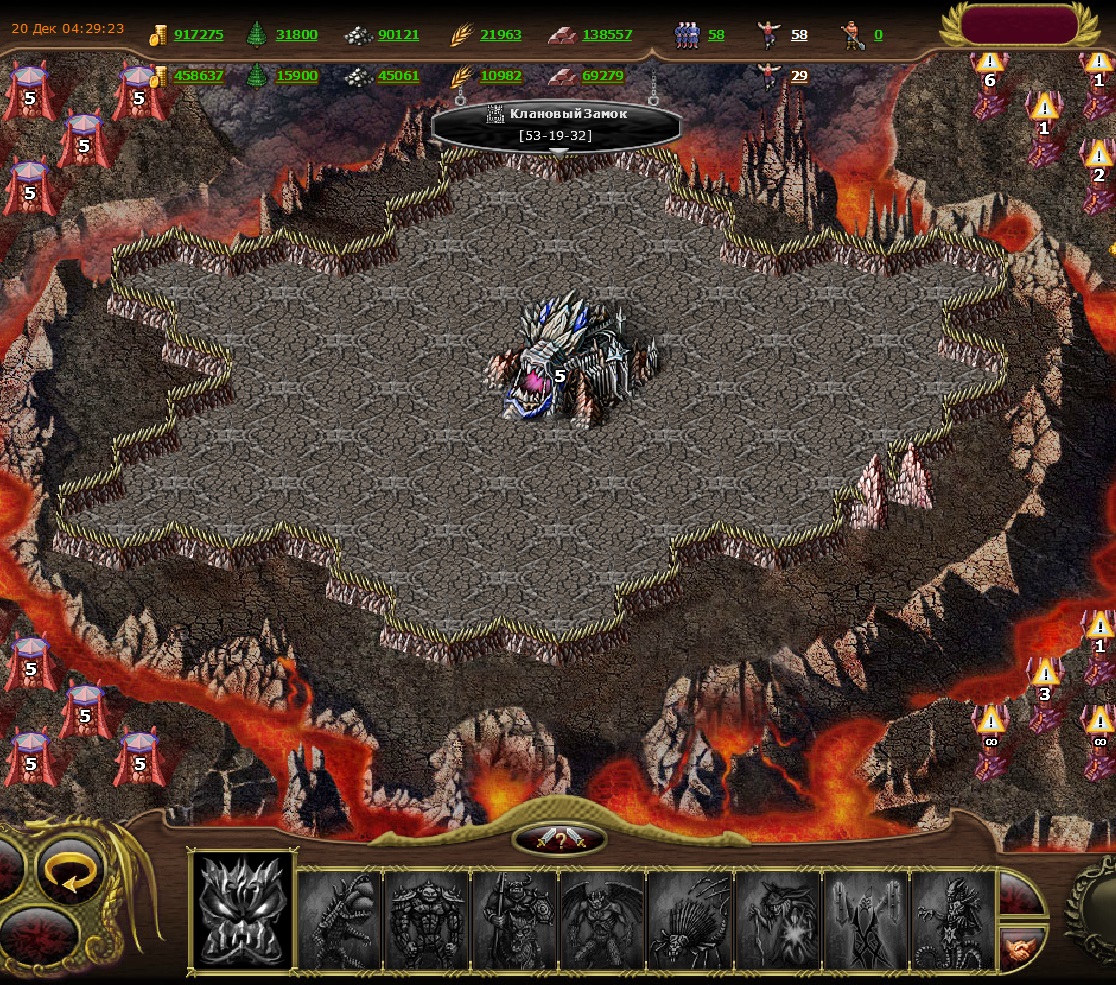
Task: Click the handshake icon button
Action: [1021, 948]
